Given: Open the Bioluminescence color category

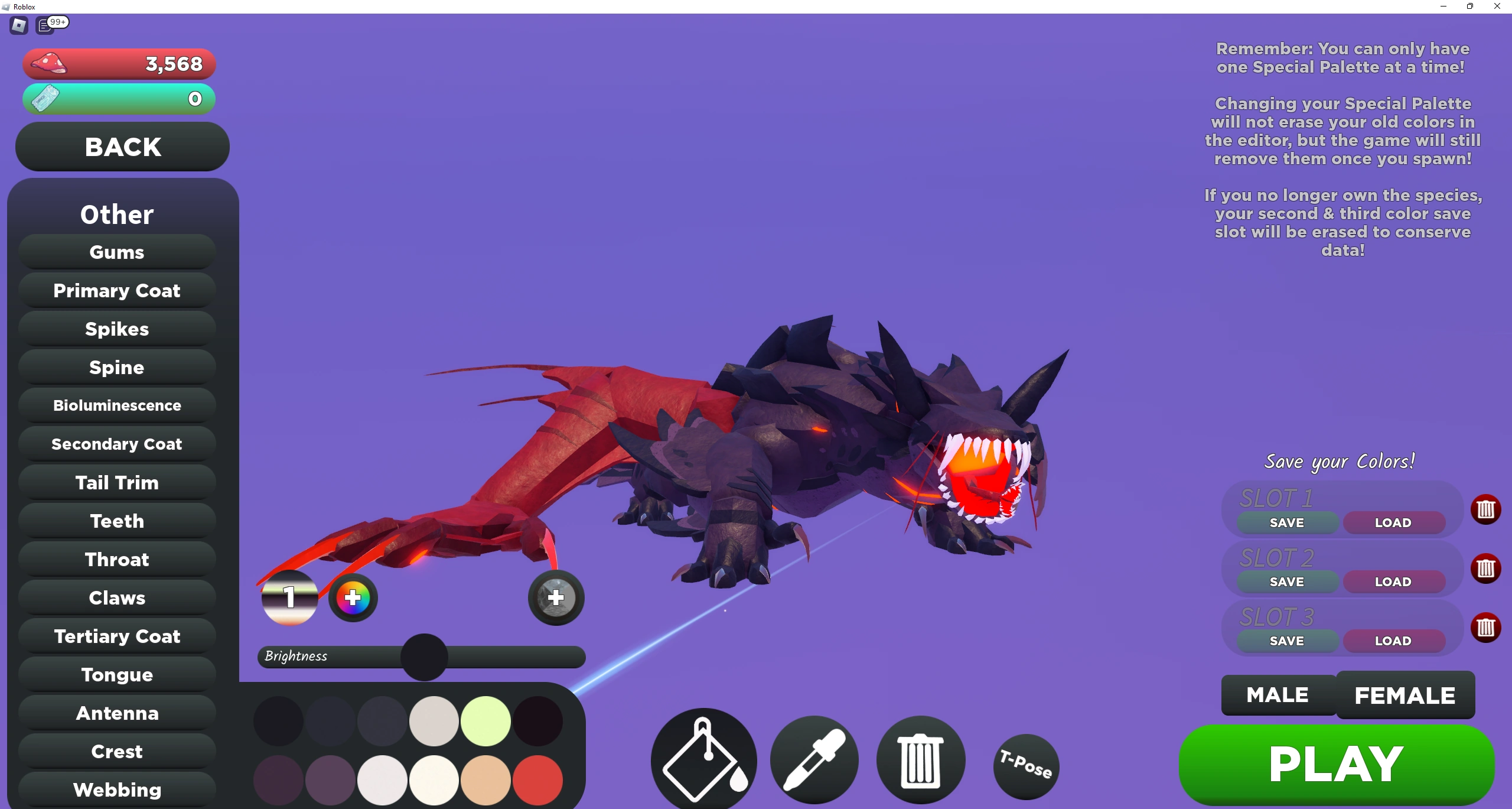Looking at the screenshot, I should point(116,405).
